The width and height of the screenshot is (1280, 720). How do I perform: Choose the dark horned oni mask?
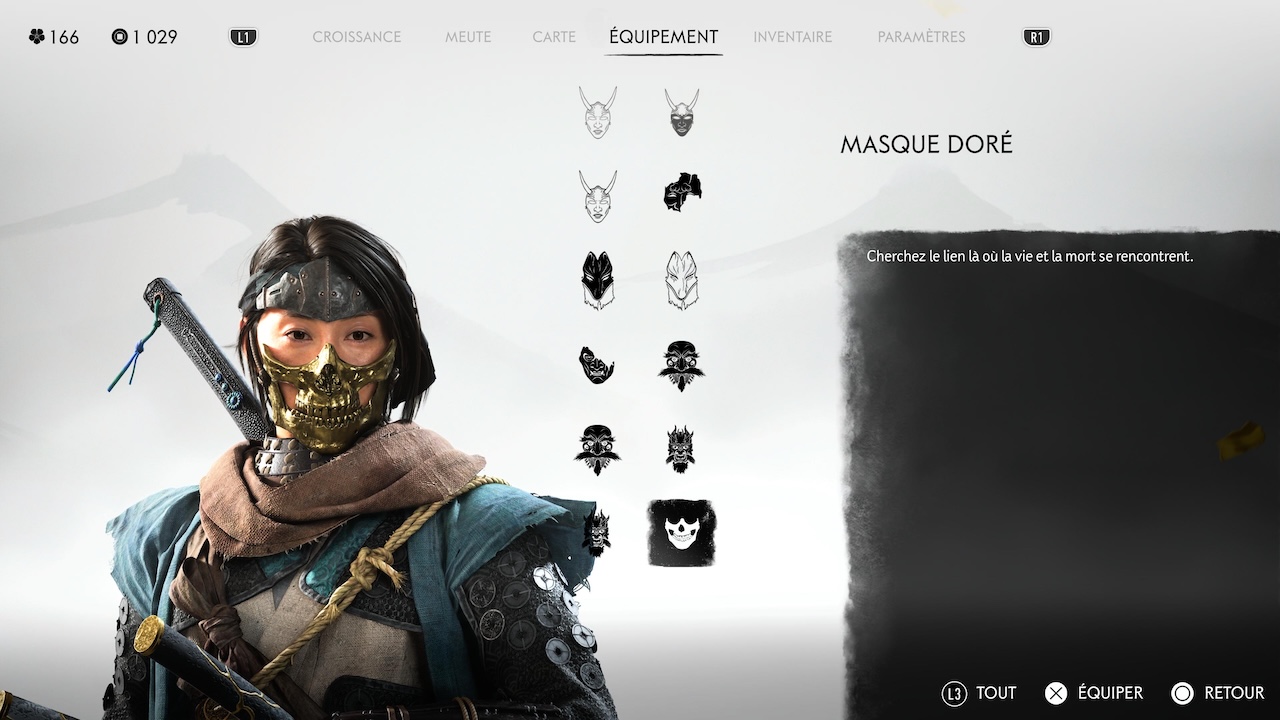[682, 113]
